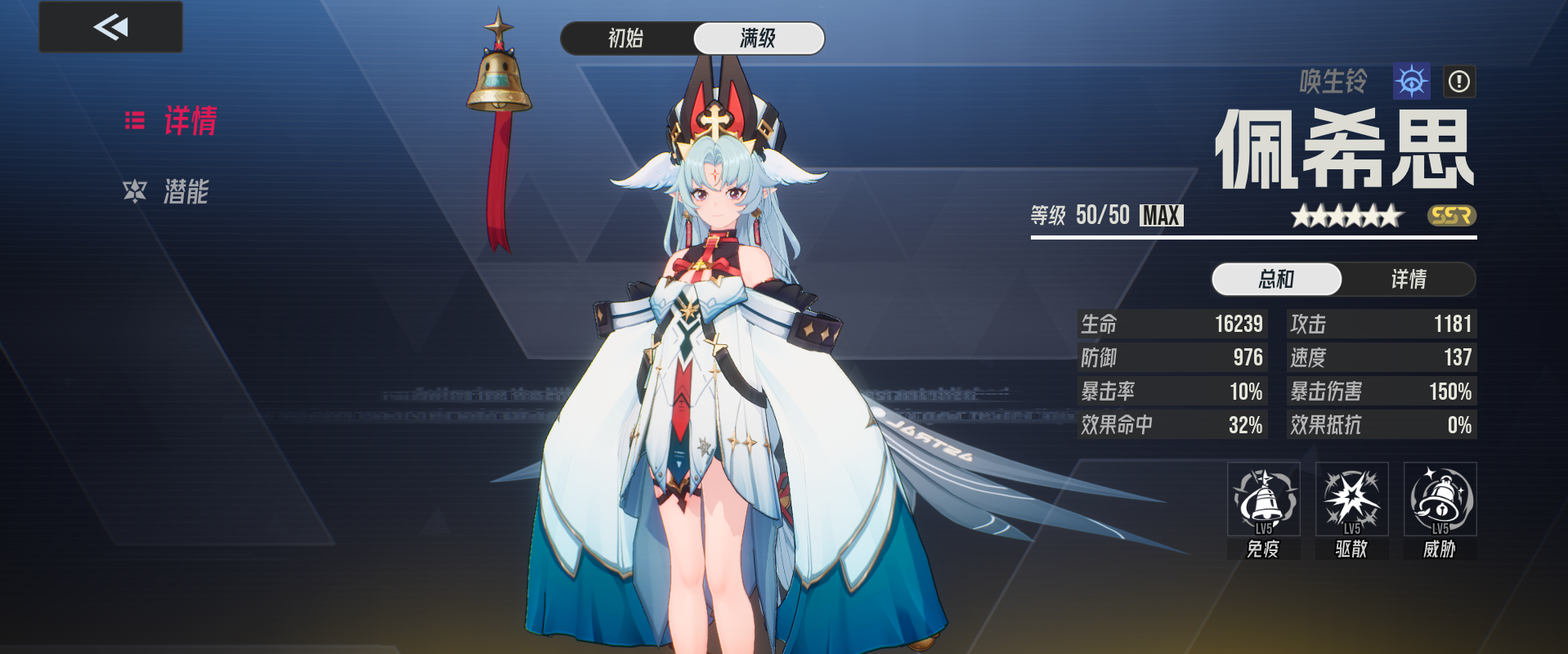This screenshot has width=1568, height=654.
Task: Go back with the double-arrow button
Action: 110,26
